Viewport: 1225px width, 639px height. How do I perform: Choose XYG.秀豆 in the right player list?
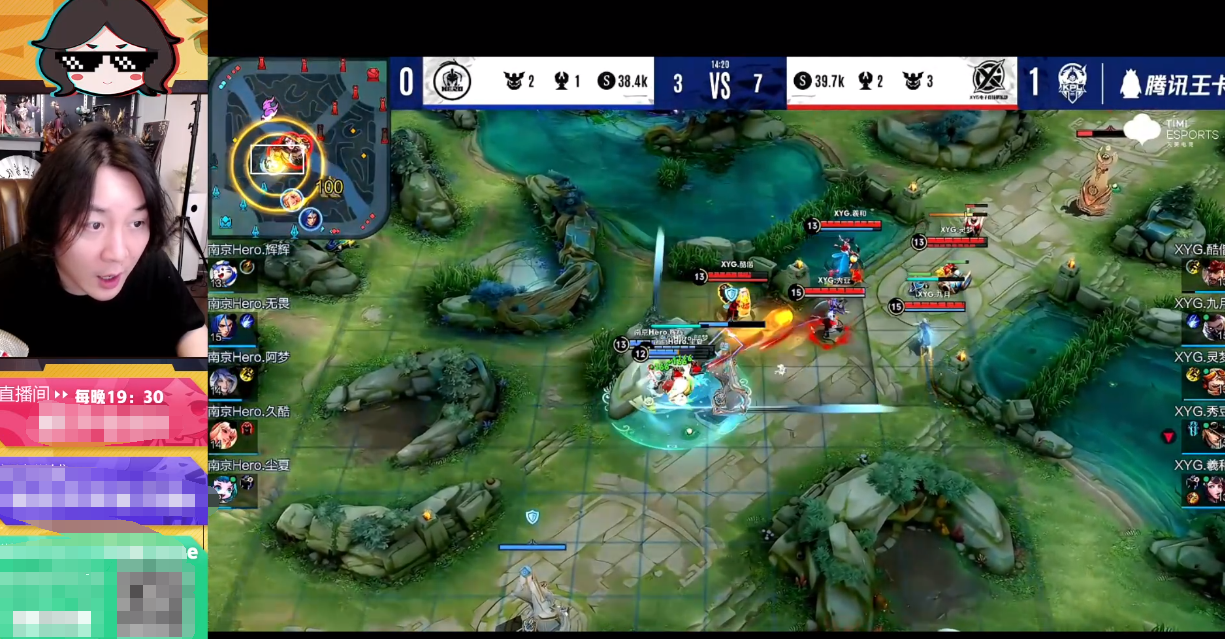(1213, 435)
